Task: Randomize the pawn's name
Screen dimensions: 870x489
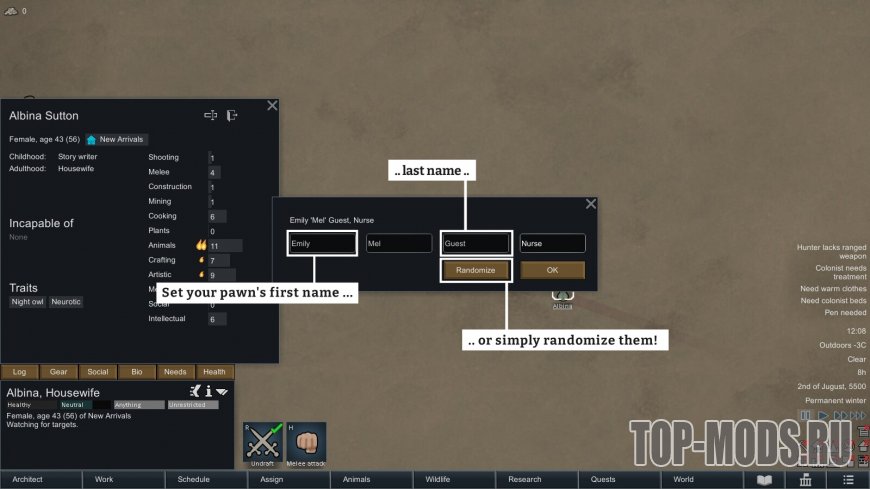Action: coord(476,270)
